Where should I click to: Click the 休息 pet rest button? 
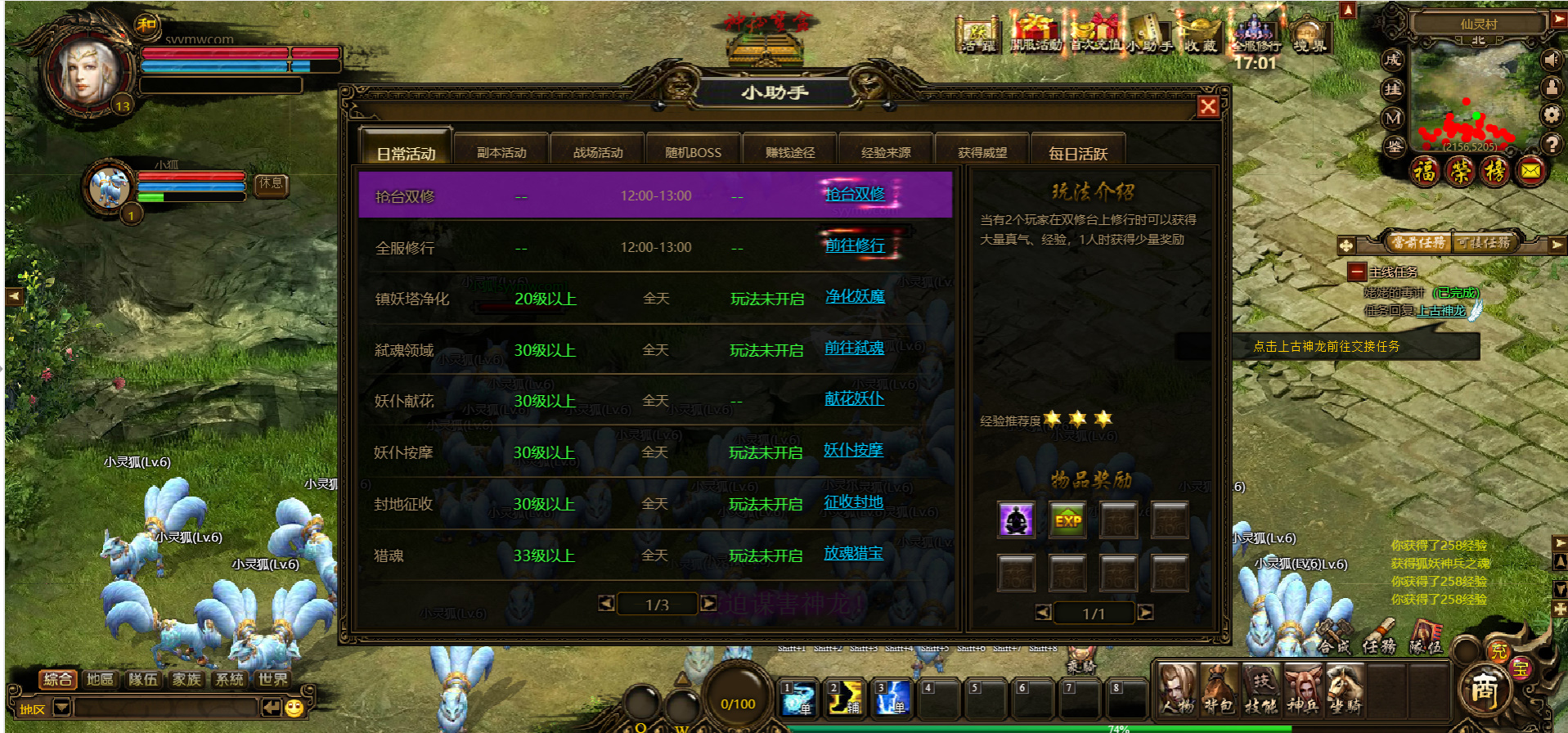coord(271,184)
